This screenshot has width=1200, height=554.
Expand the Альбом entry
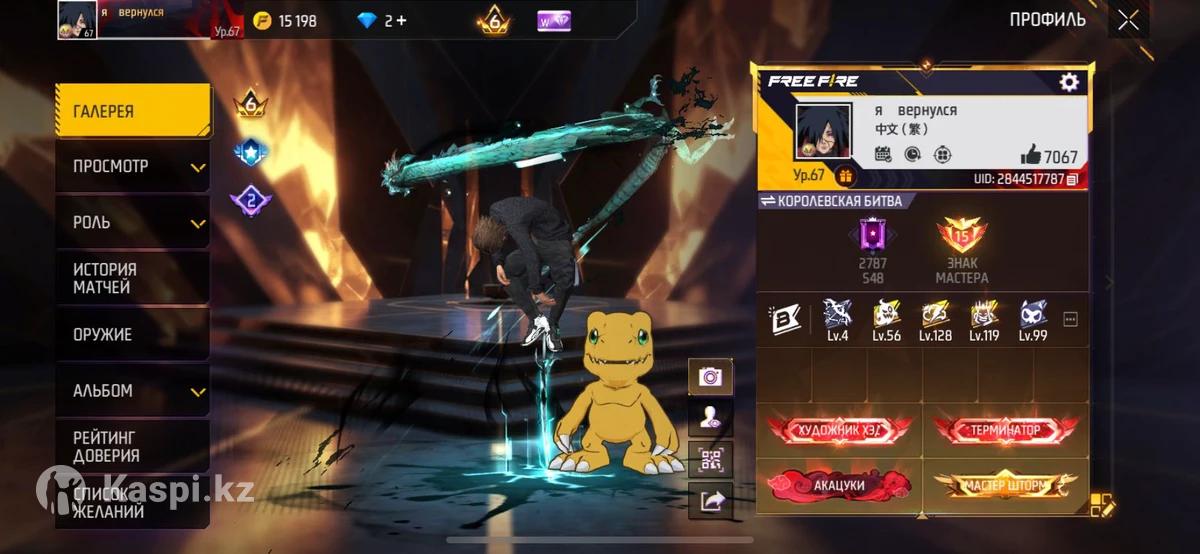pos(133,390)
